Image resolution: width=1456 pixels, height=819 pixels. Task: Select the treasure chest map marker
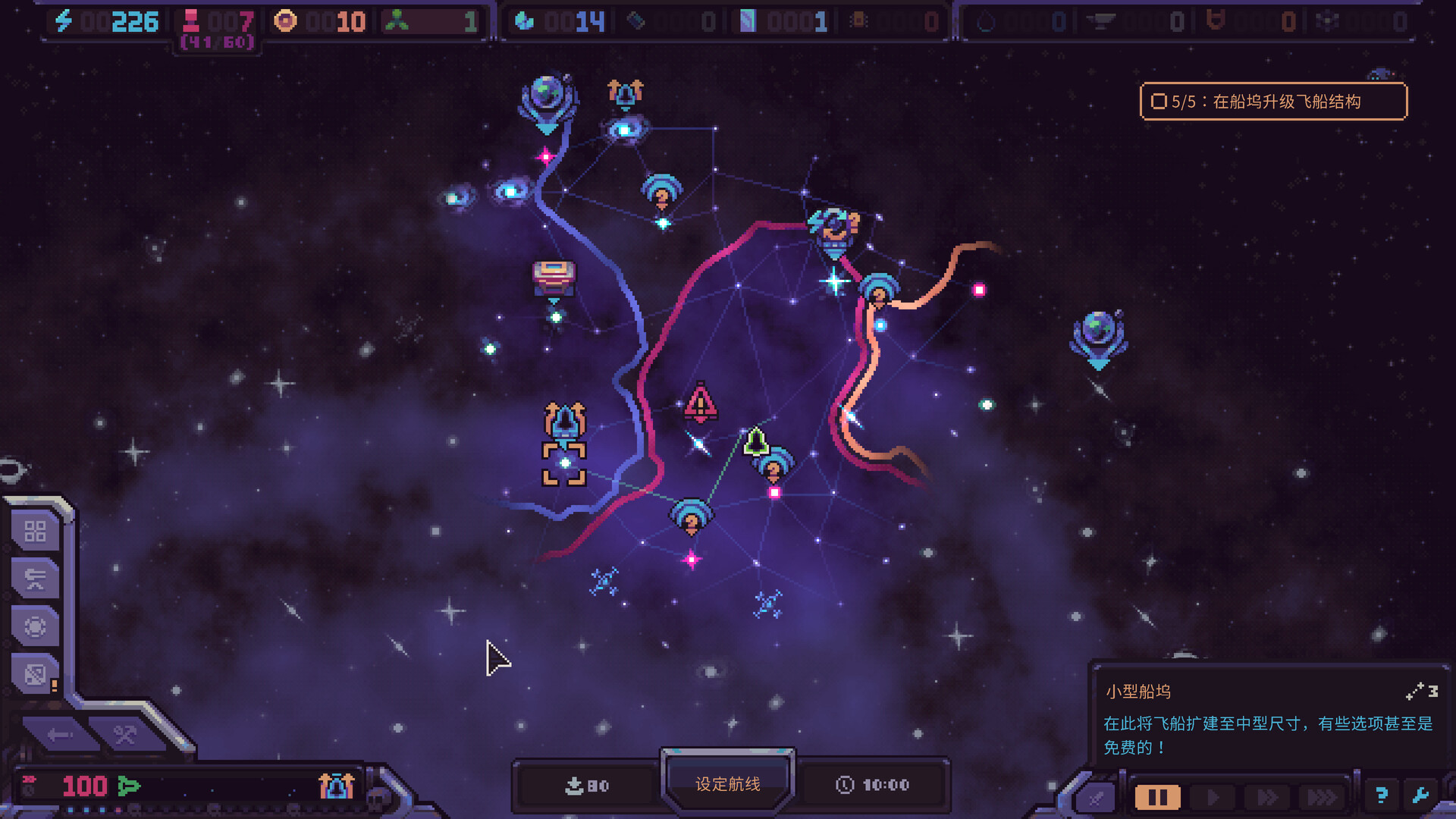pos(554,278)
